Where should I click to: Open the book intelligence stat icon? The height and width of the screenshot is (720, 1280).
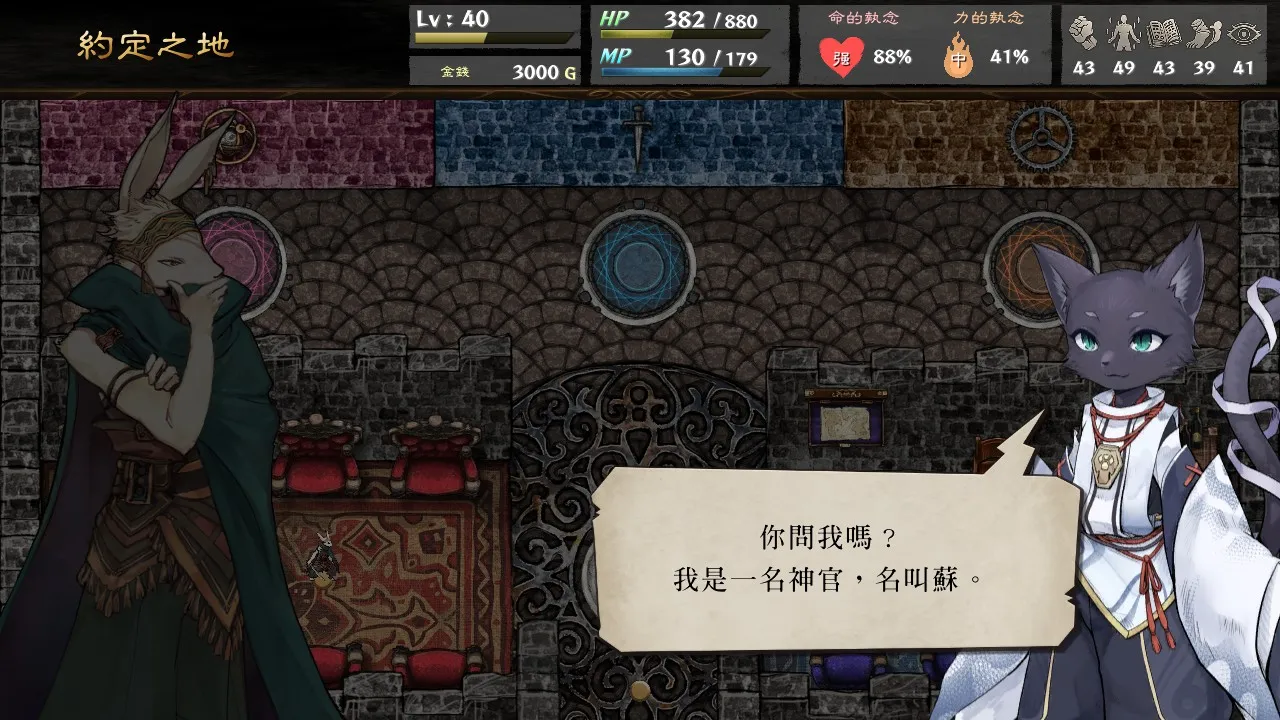coord(1166,30)
